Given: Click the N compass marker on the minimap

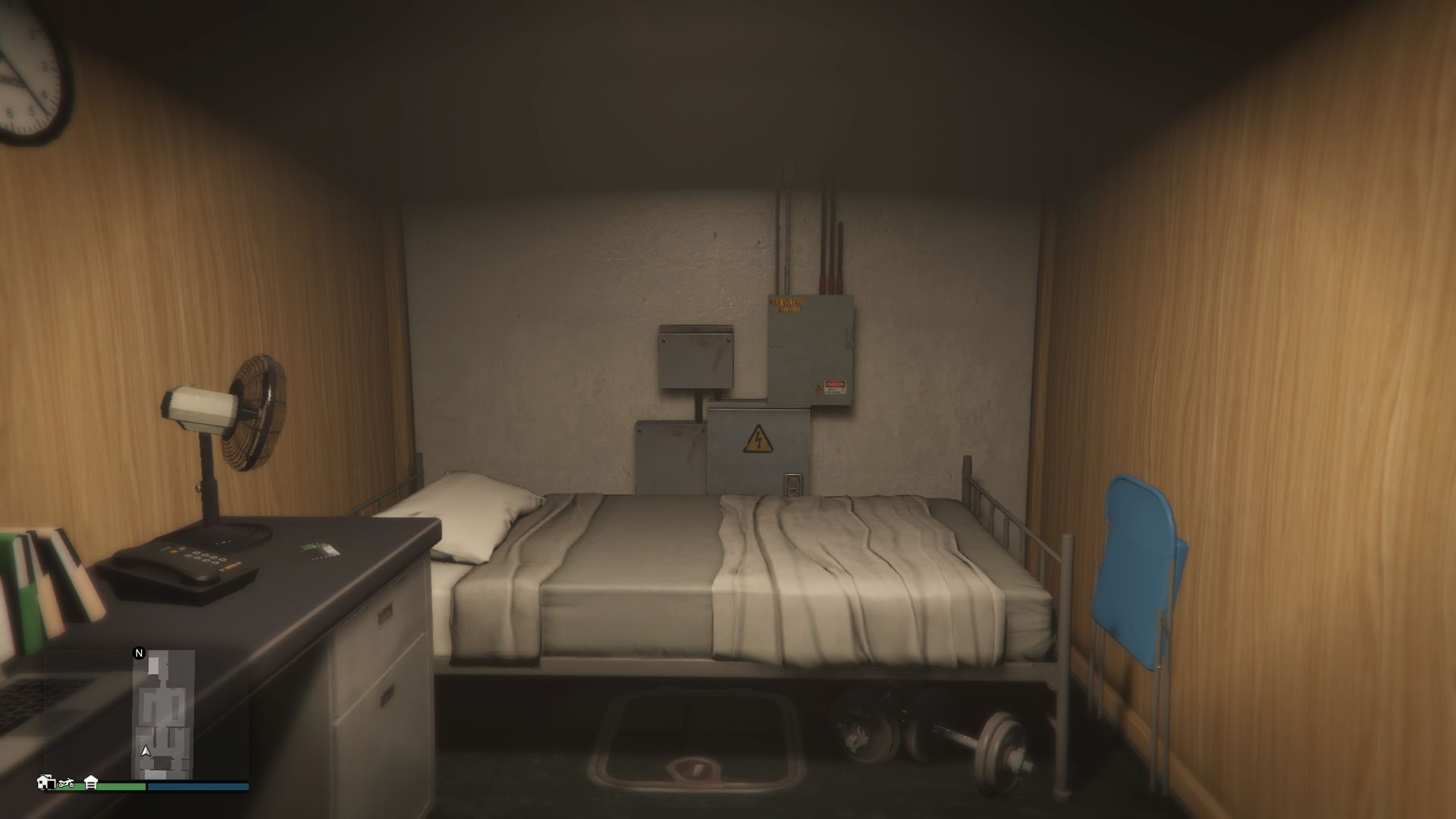Looking at the screenshot, I should click(140, 652).
